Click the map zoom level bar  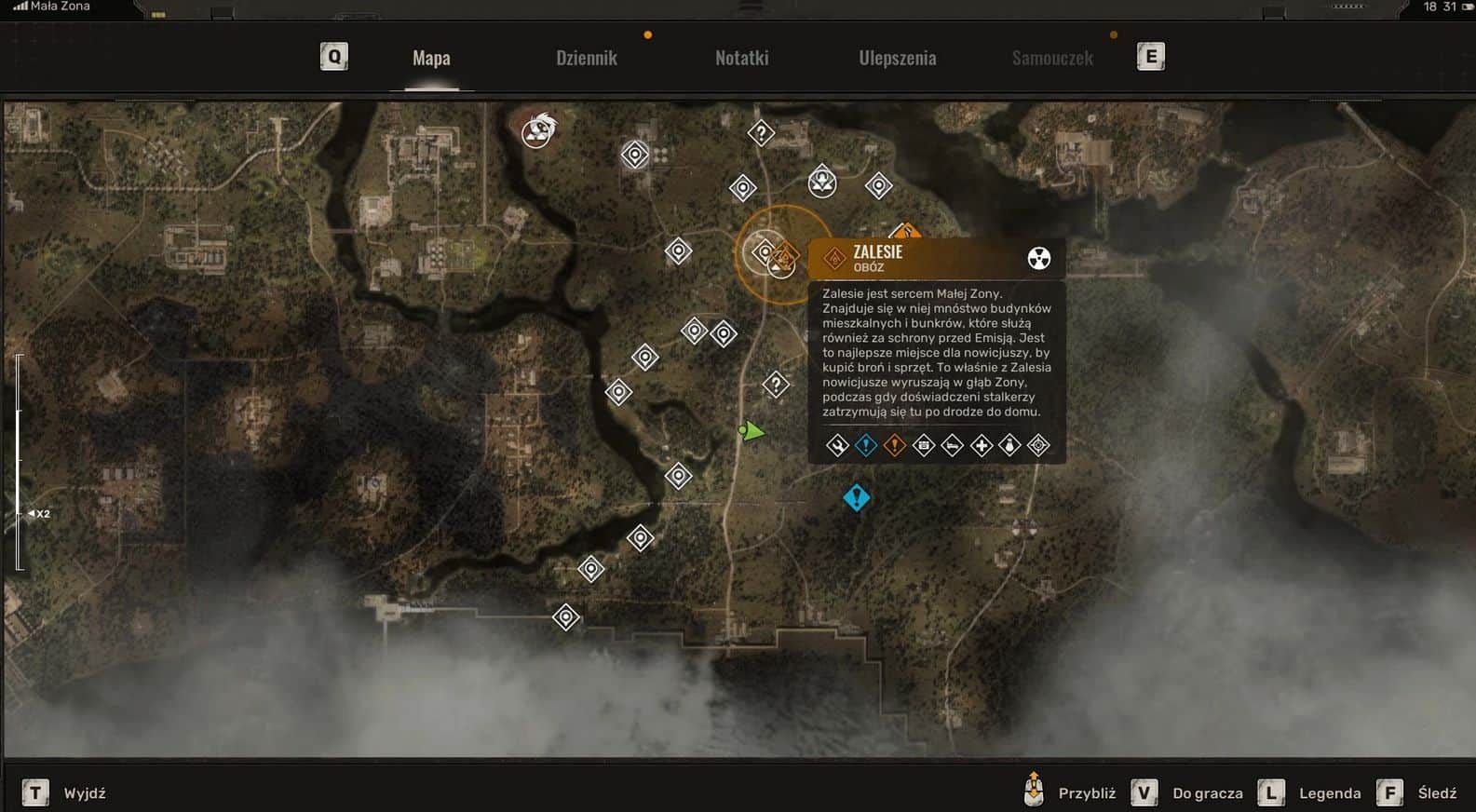(x=20, y=461)
